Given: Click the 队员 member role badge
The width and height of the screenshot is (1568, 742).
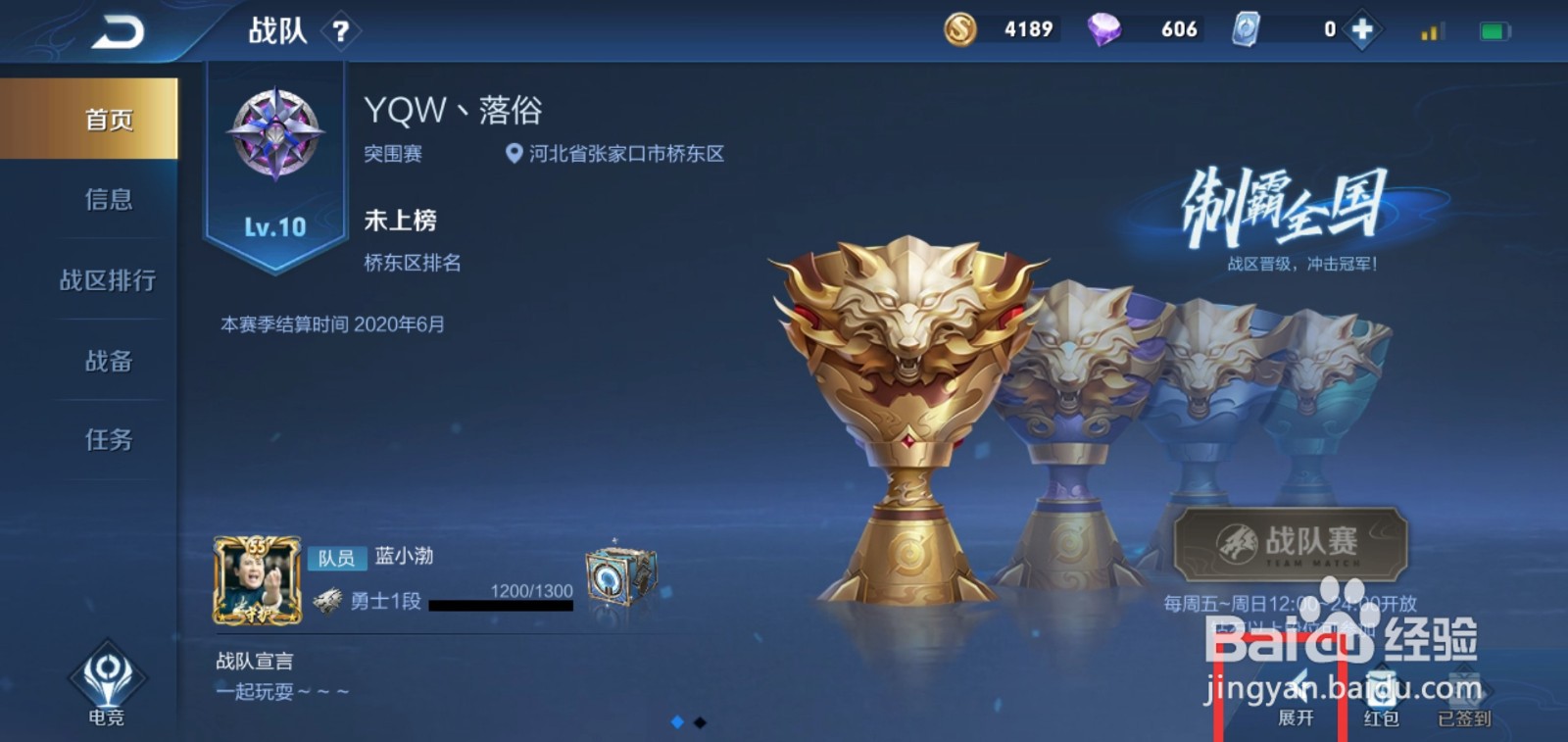Looking at the screenshot, I should pos(337,557).
